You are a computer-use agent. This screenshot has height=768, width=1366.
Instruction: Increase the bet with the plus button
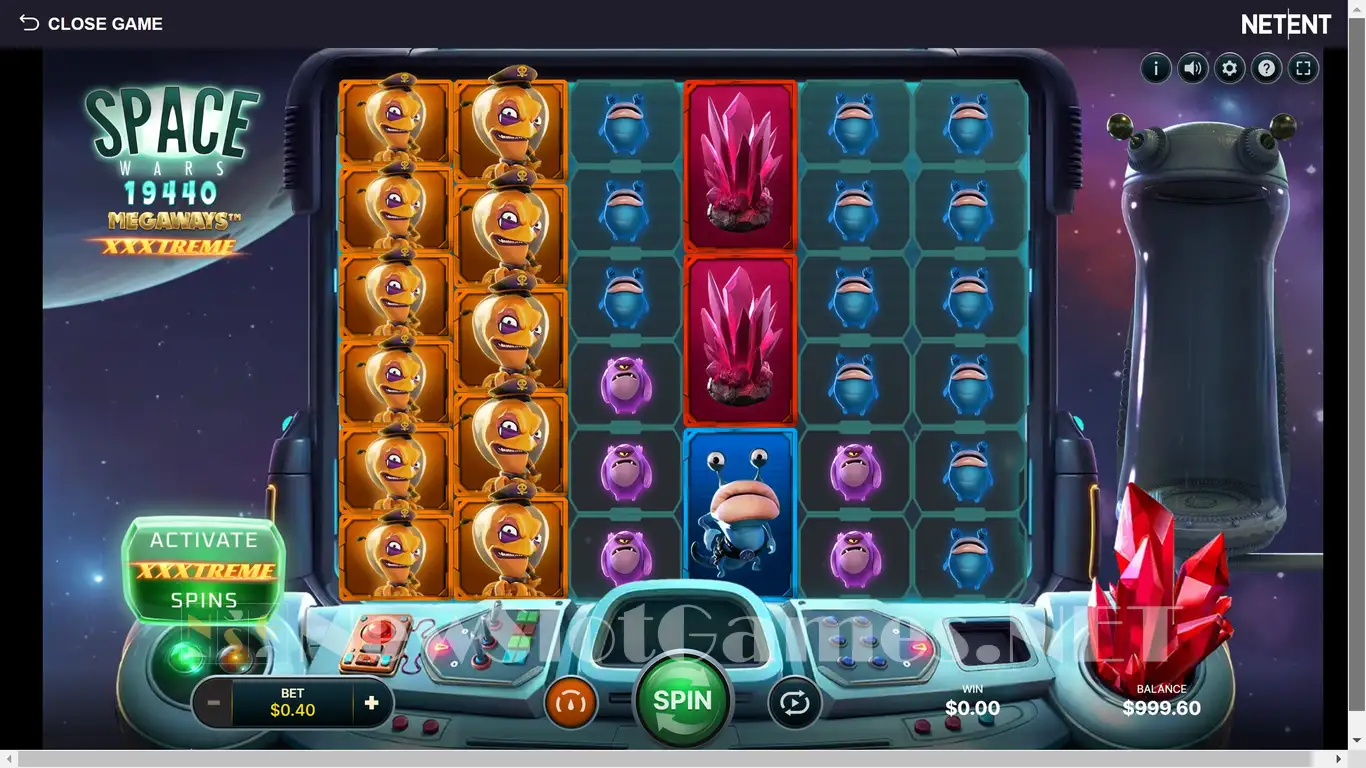coord(372,703)
